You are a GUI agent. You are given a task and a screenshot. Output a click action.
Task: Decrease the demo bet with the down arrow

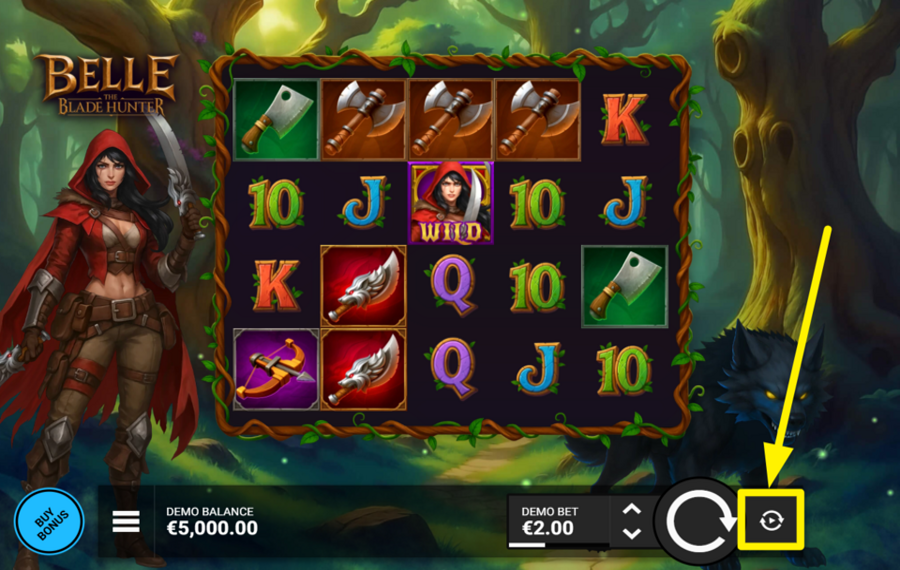tap(631, 533)
